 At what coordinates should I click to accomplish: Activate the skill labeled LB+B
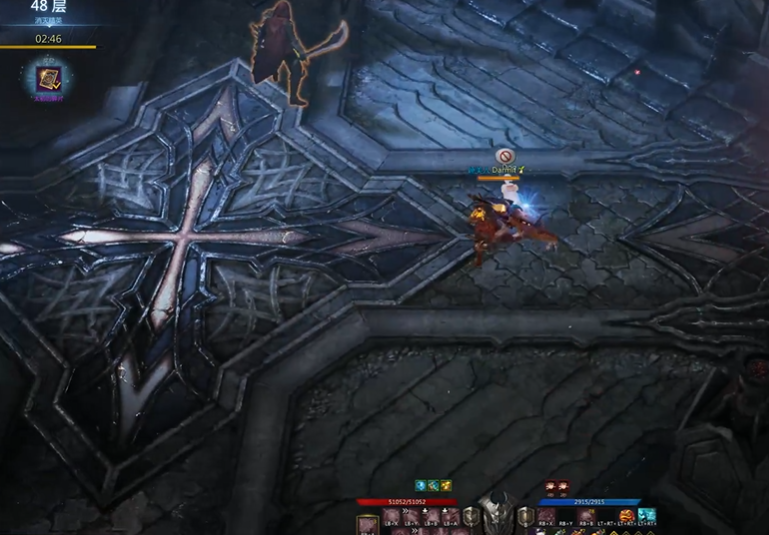[x=430, y=516]
